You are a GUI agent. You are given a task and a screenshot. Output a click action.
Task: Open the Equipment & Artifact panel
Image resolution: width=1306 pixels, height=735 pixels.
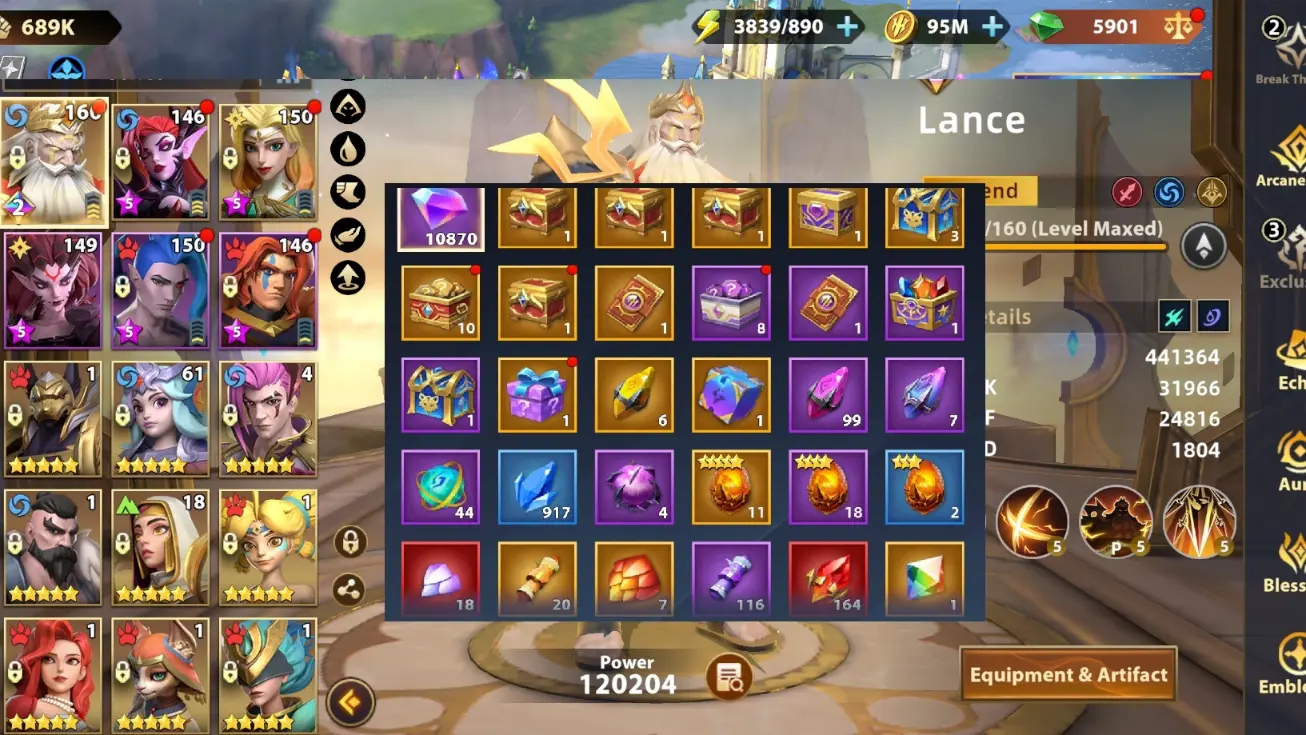1068,675
